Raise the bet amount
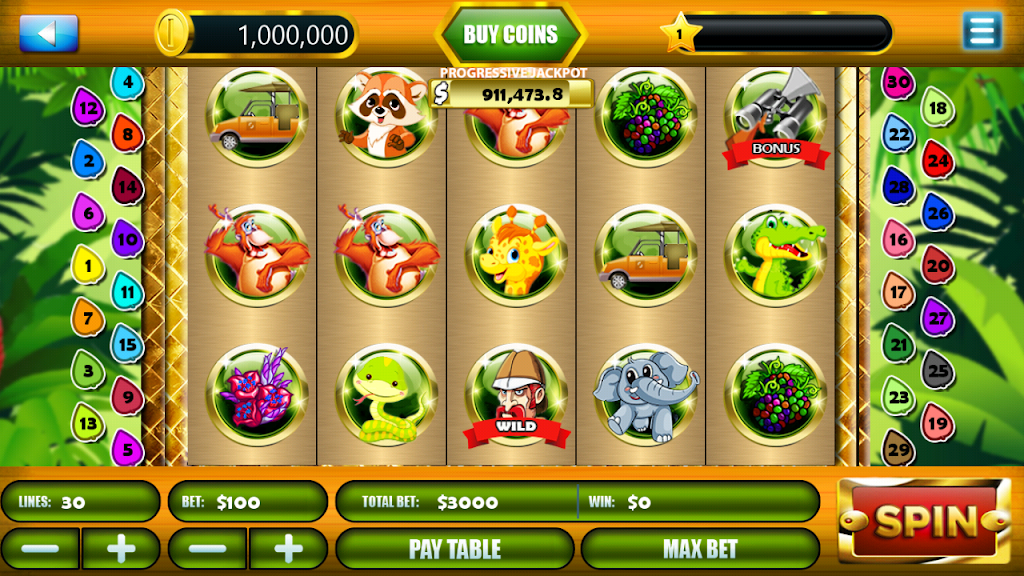 [288, 548]
